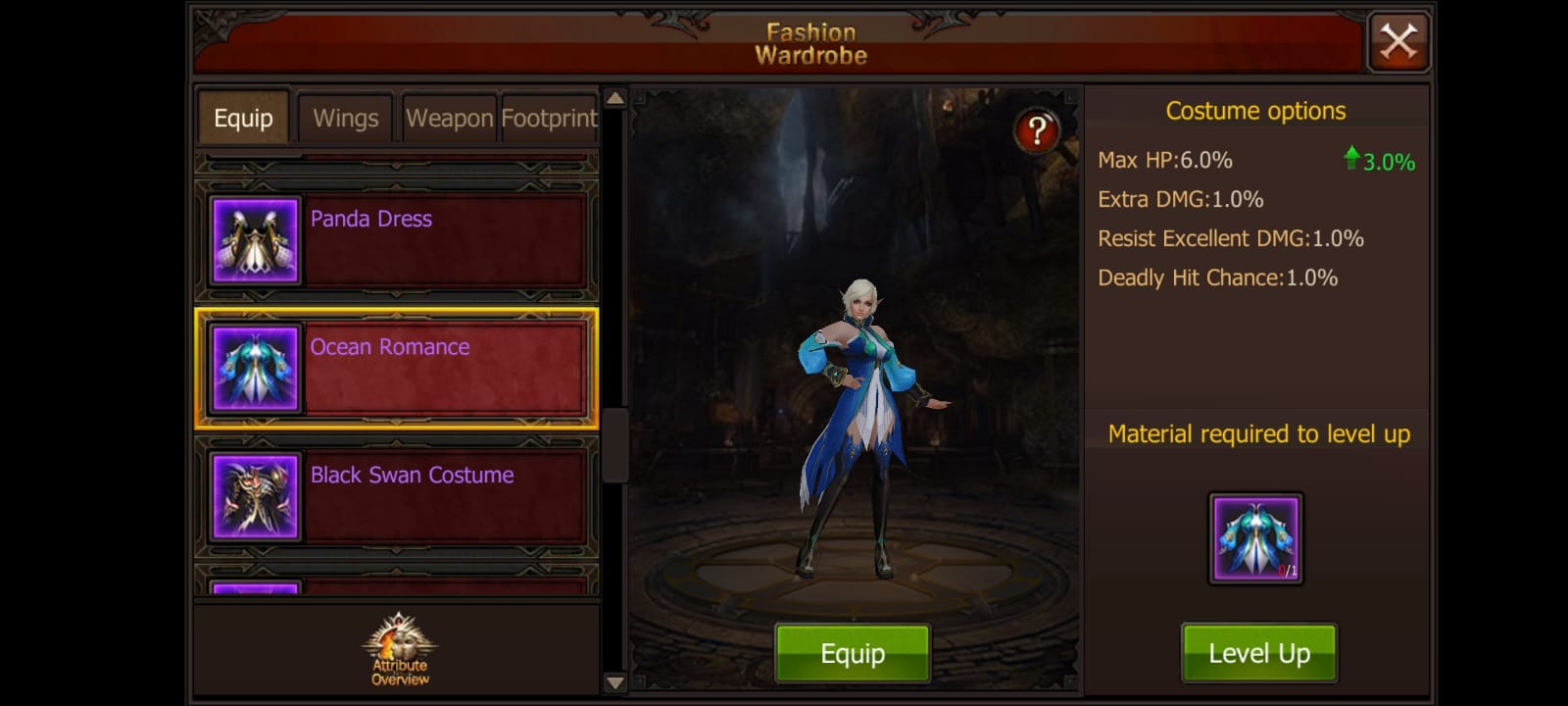Select the Ocean Romance costume icon
The width and height of the screenshot is (1568, 706).
[254, 368]
